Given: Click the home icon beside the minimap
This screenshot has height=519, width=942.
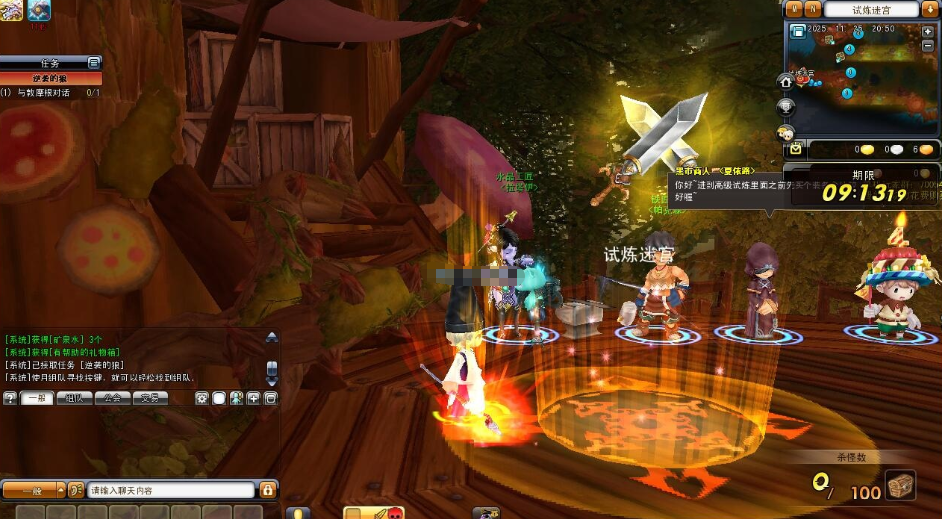Looking at the screenshot, I should pyautogui.click(x=786, y=81).
